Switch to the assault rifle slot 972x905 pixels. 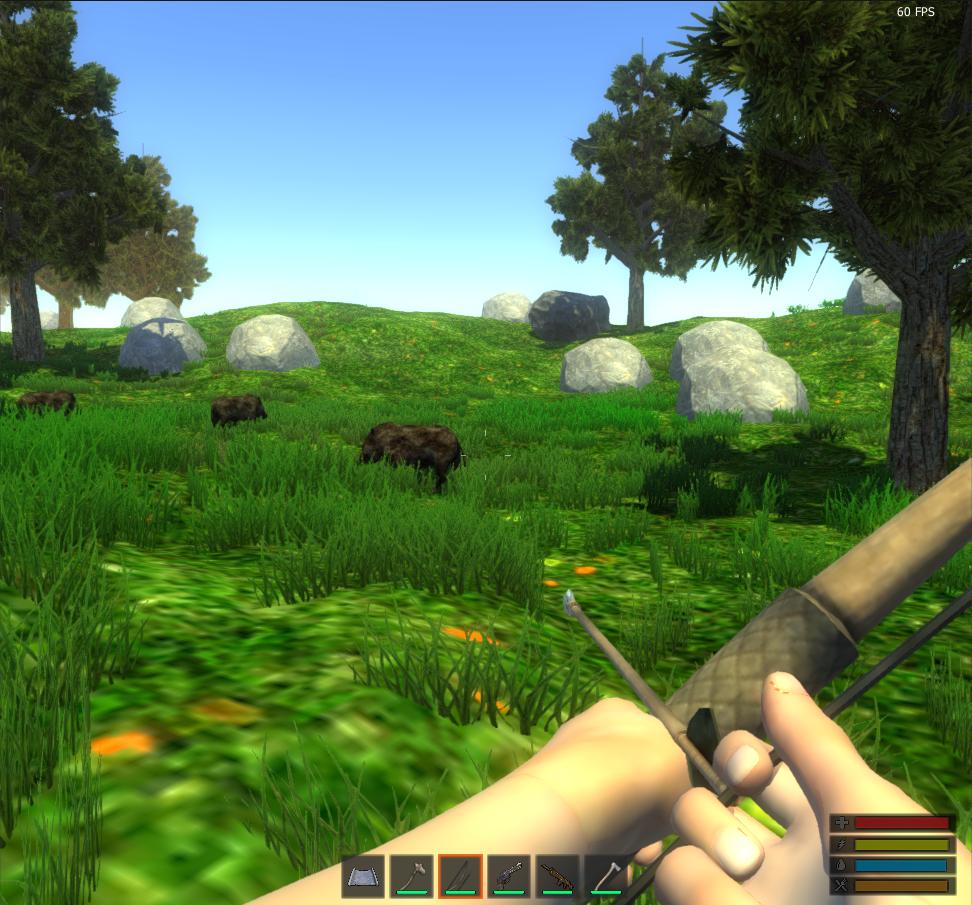tap(558, 876)
